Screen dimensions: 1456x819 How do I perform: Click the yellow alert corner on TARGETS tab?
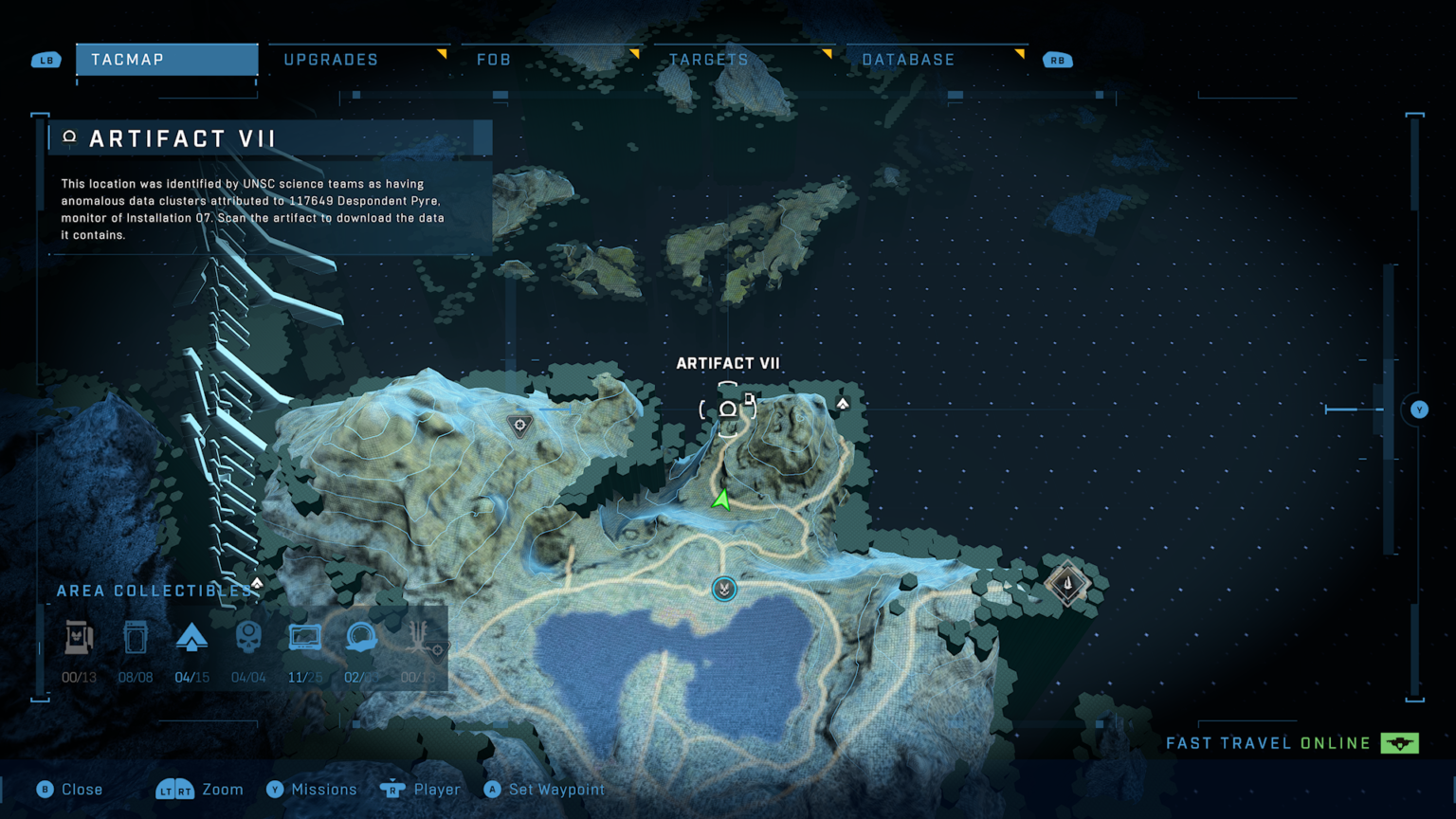pyautogui.click(x=829, y=52)
